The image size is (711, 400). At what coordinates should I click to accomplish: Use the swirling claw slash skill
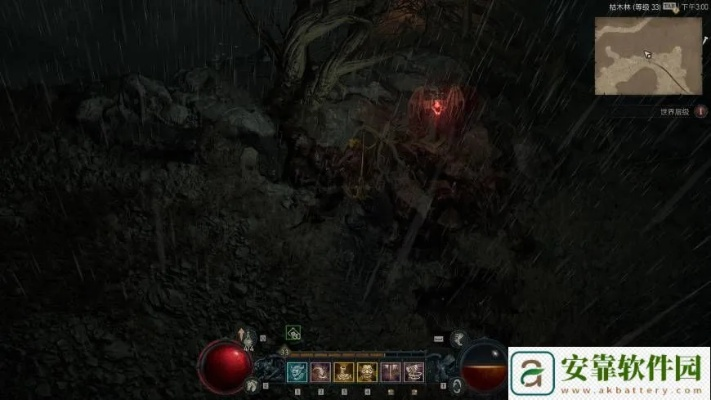click(x=321, y=372)
